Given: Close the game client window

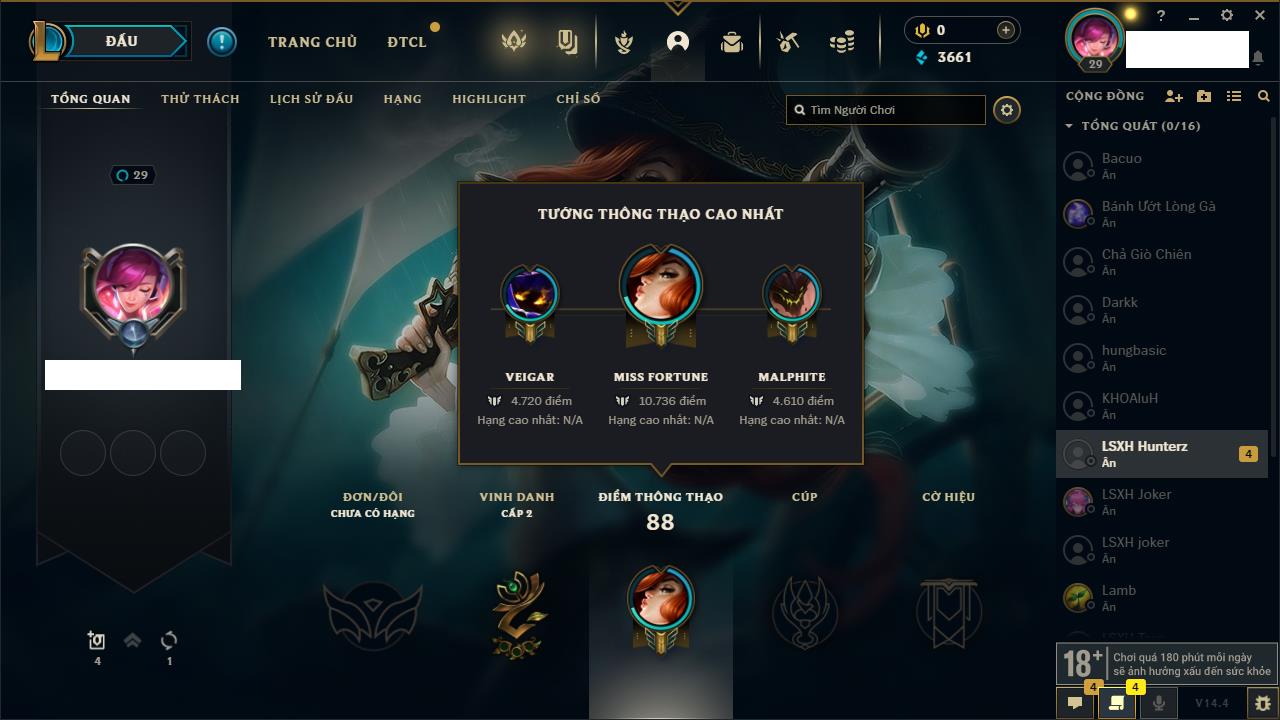Looking at the screenshot, I should (x=1259, y=16).
